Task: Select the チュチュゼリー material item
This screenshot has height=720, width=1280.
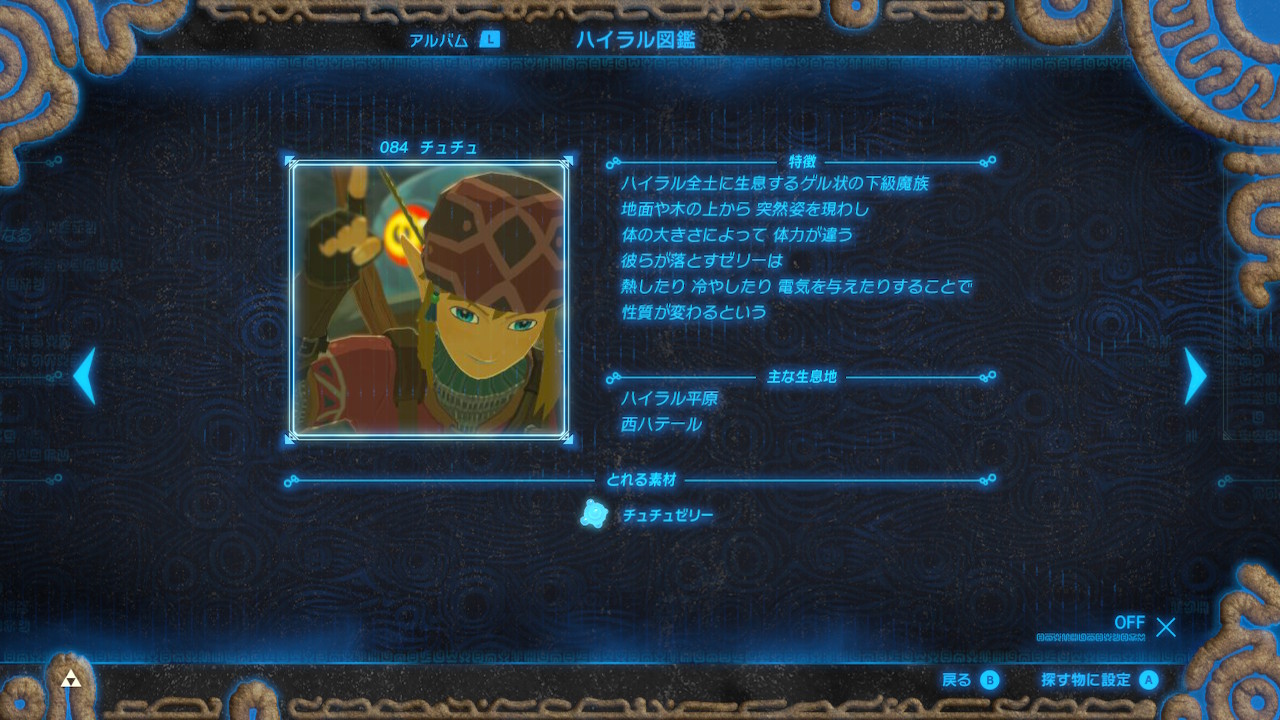Action: [650, 515]
